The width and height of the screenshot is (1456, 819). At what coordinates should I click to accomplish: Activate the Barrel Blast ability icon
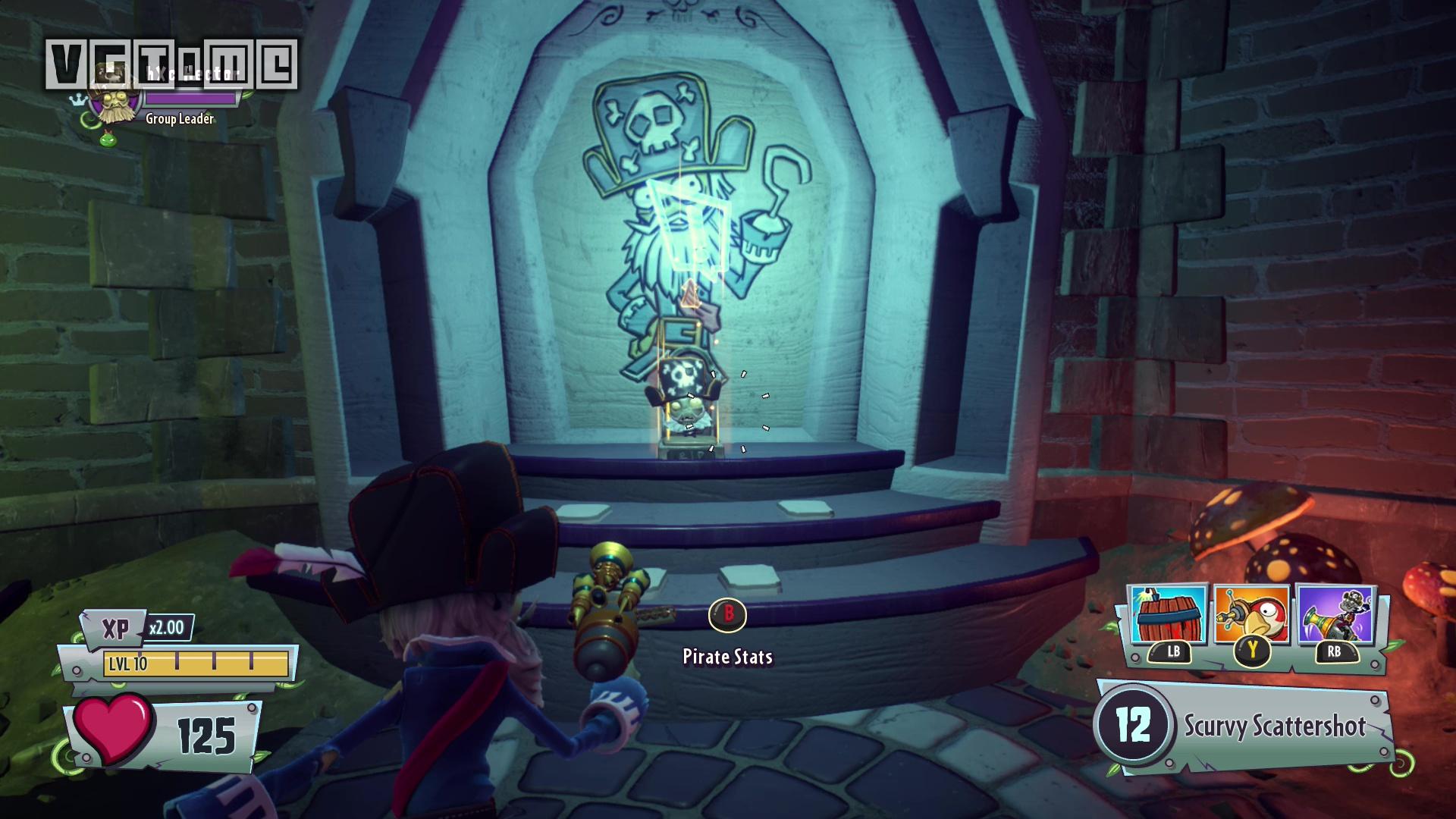(x=1168, y=616)
